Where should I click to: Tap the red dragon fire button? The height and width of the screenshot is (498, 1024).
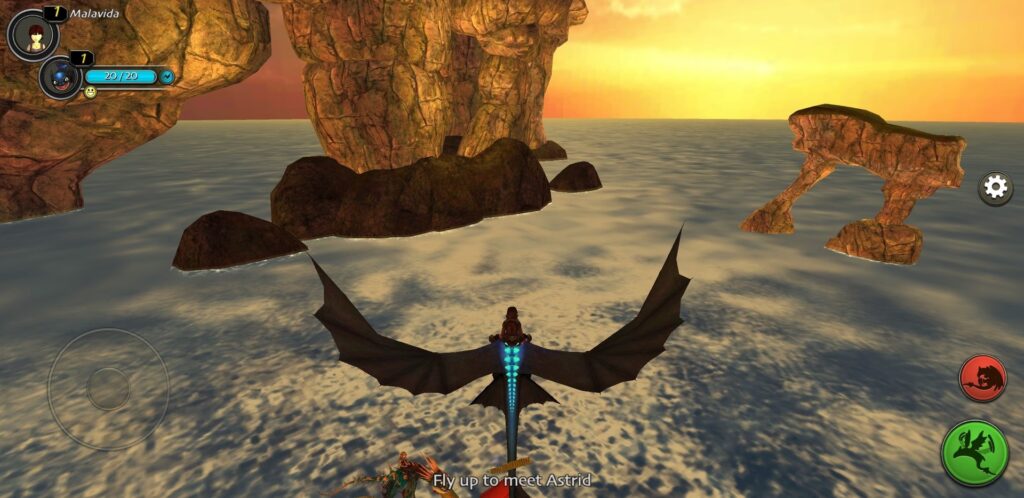click(983, 378)
